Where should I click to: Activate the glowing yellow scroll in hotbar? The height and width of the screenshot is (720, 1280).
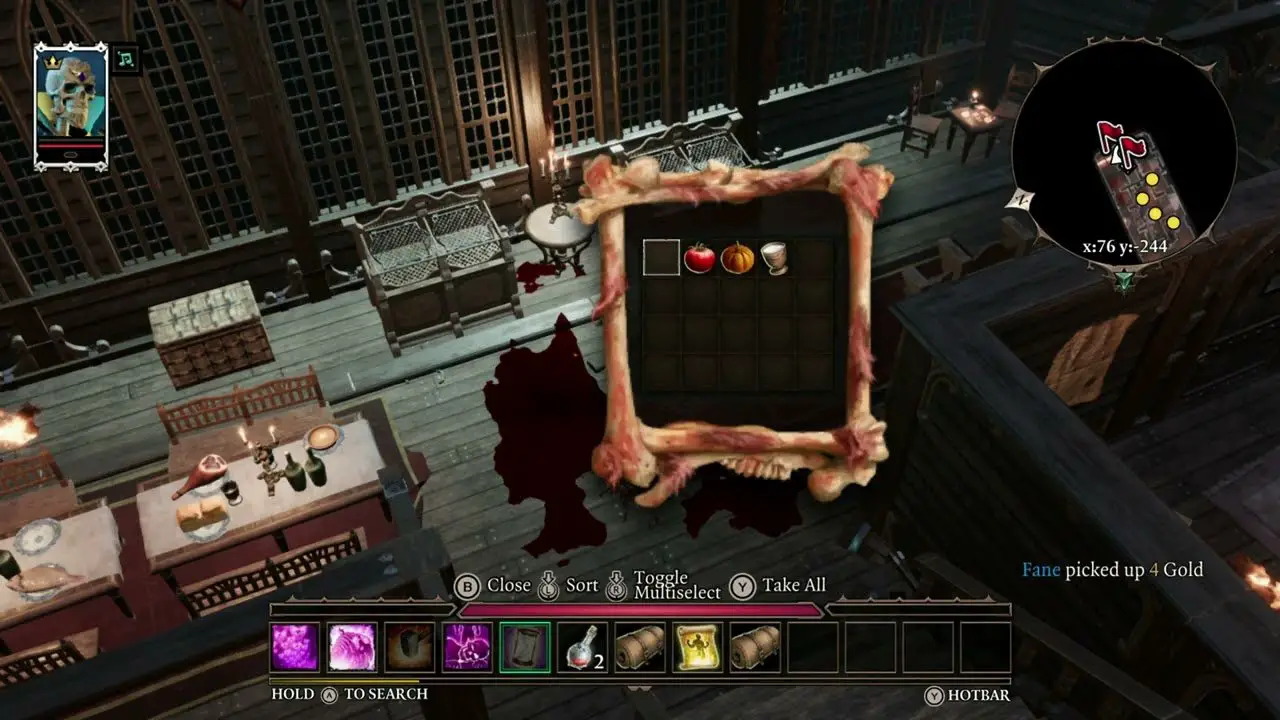(x=698, y=647)
